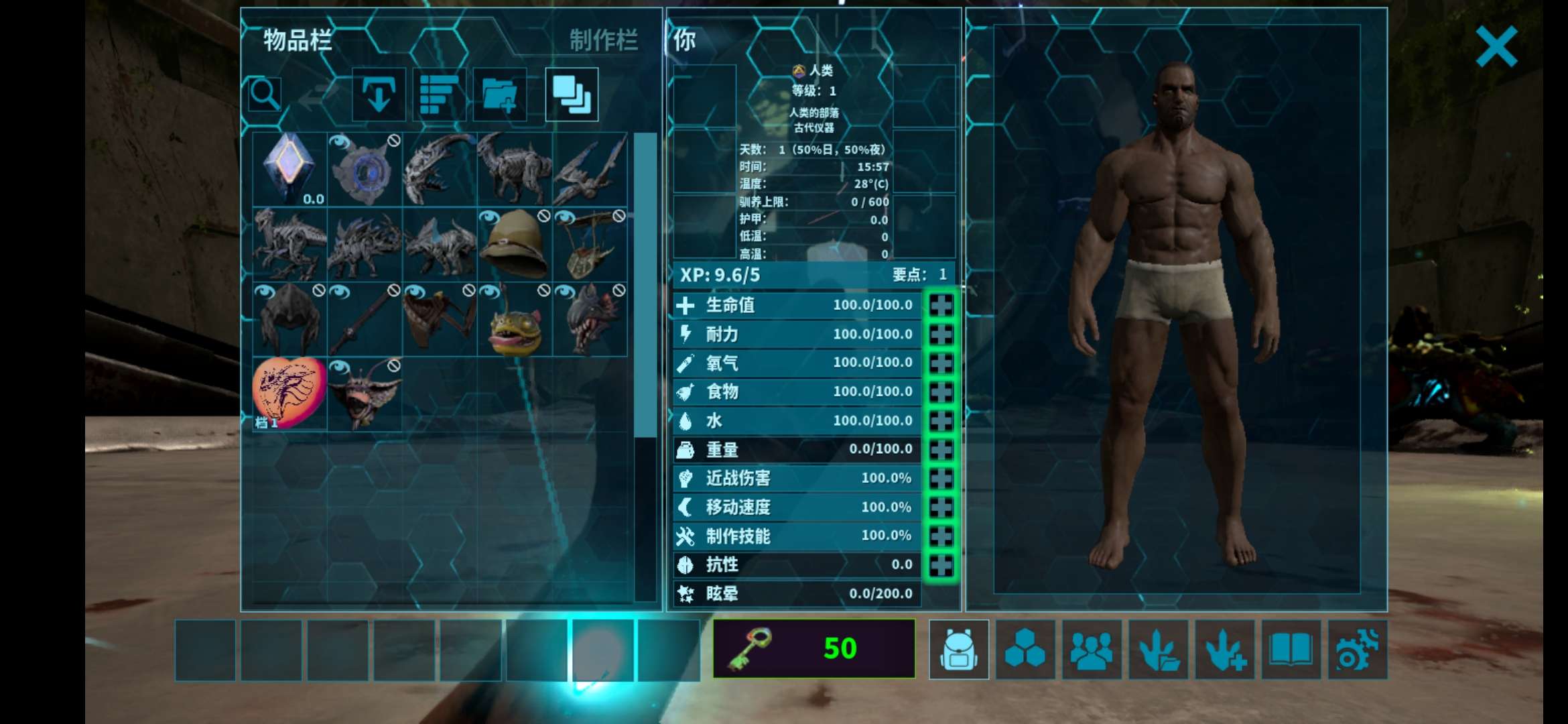Click the transfer-all download arrow button
The width and height of the screenshot is (1568, 724).
379,95
